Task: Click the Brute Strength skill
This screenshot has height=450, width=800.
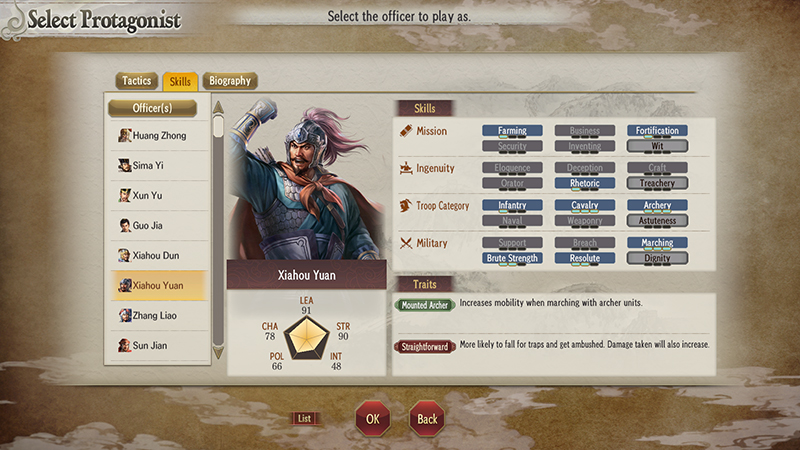Action: tap(512, 259)
